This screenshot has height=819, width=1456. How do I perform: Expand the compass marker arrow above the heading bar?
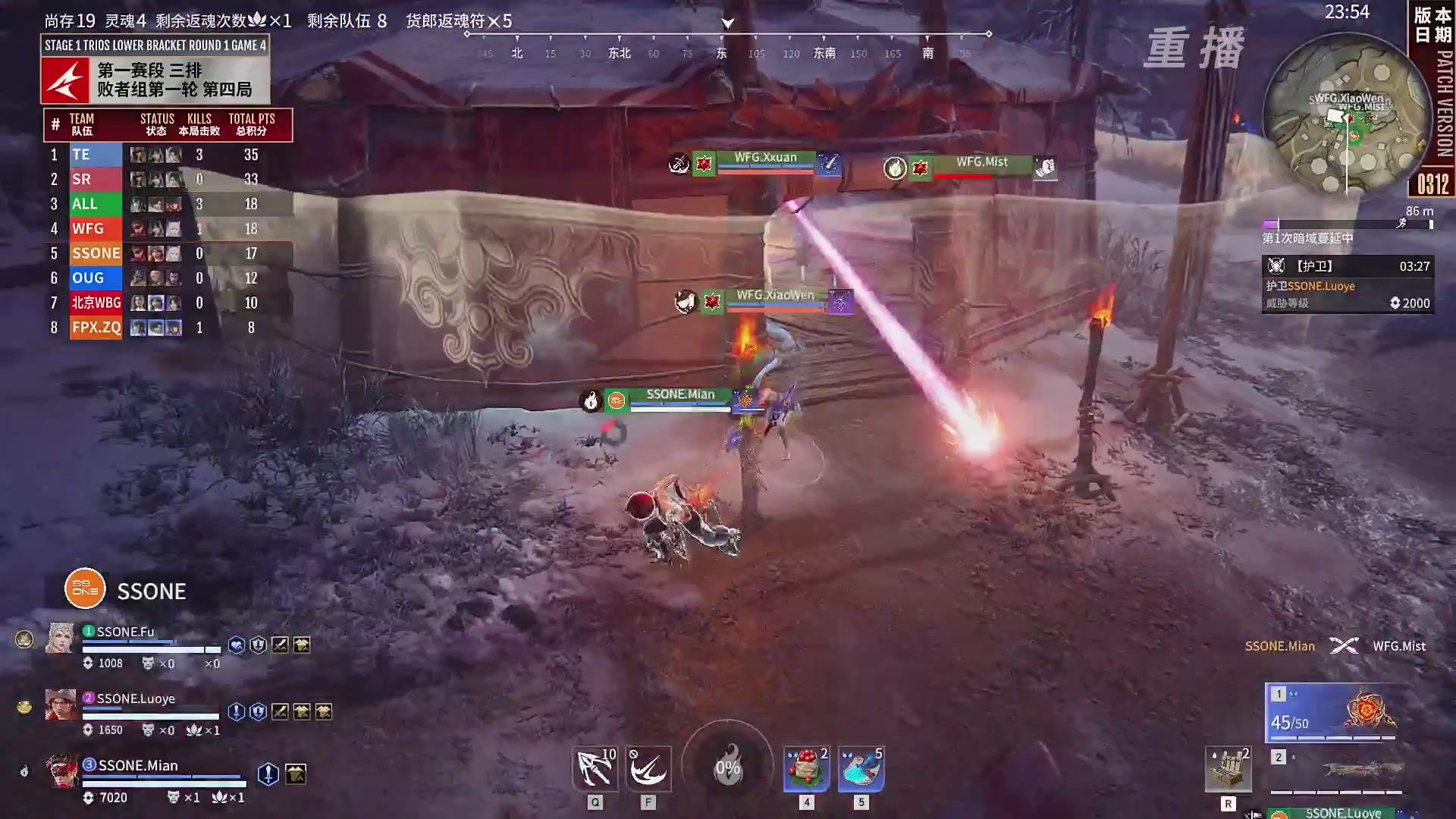[x=727, y=24]
